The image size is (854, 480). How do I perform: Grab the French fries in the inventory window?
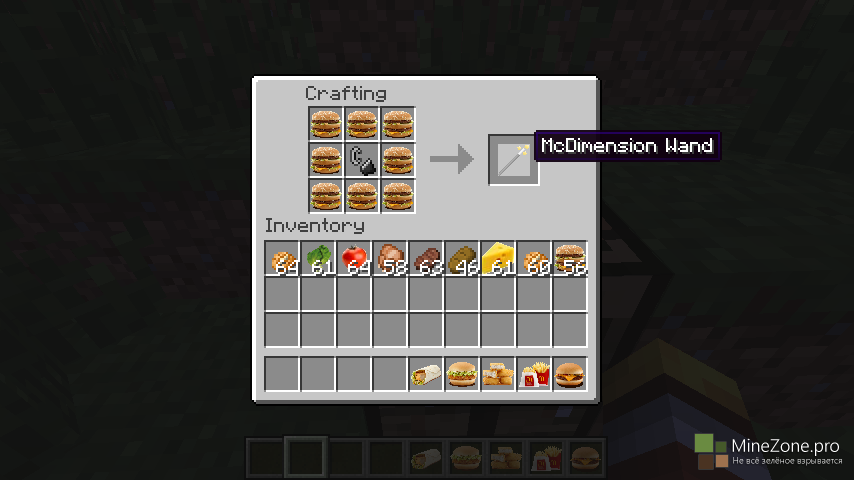[534, 374]
